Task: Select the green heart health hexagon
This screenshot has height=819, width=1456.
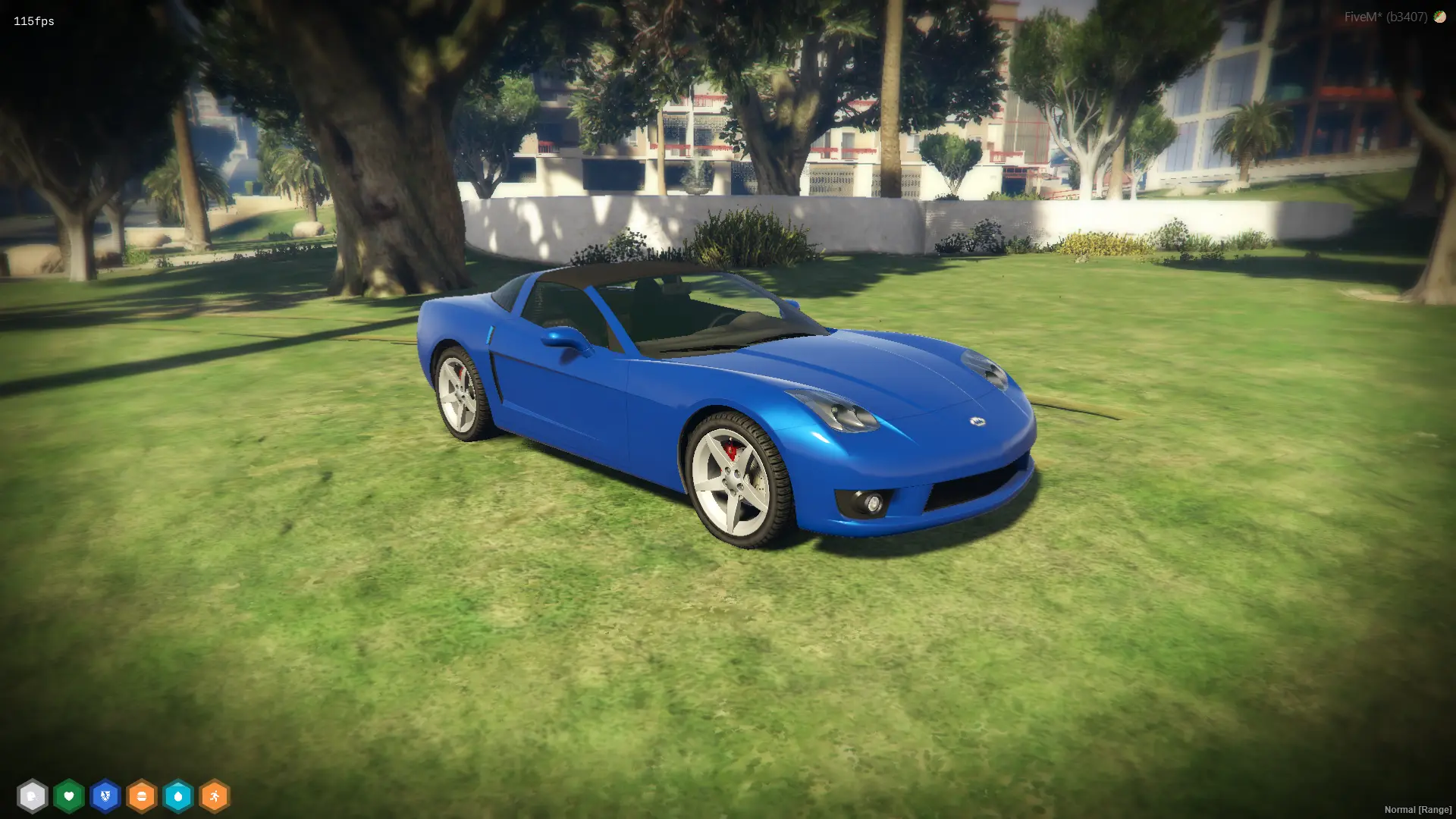Action: point(69,796)
